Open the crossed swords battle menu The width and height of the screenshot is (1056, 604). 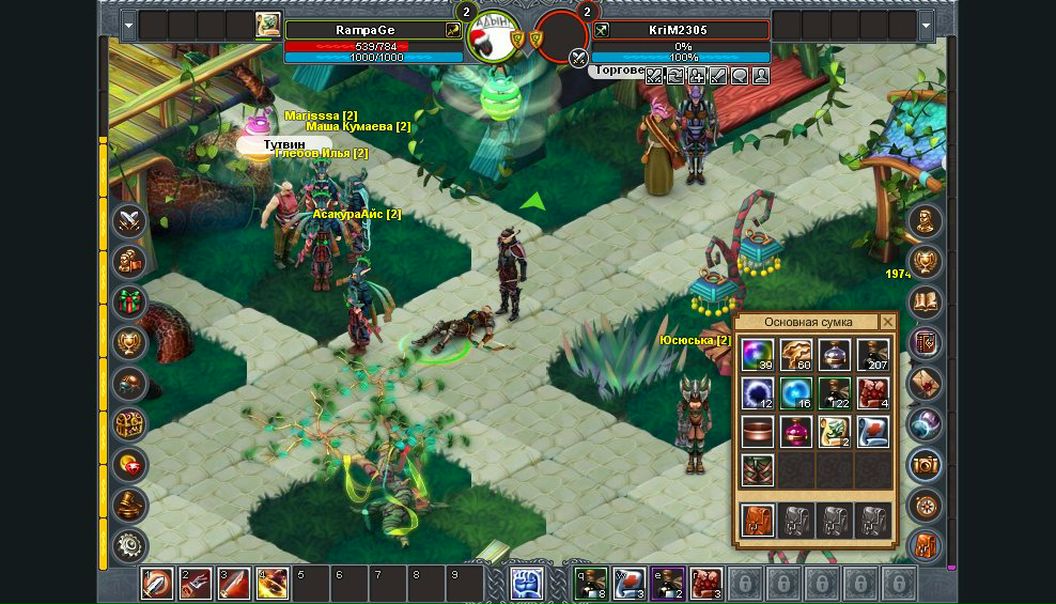pyautogui.click(x=129, y=221)
